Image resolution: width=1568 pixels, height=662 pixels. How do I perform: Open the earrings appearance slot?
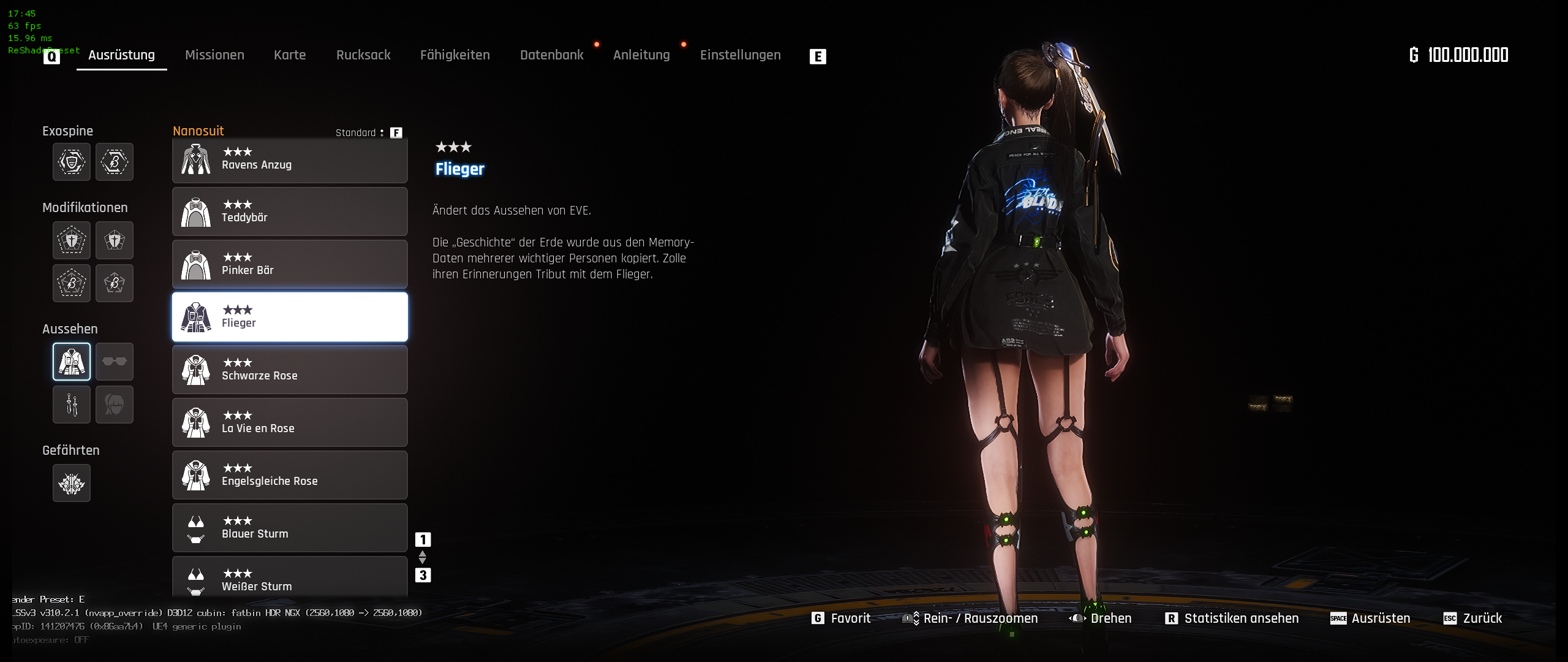pos(72,405)
